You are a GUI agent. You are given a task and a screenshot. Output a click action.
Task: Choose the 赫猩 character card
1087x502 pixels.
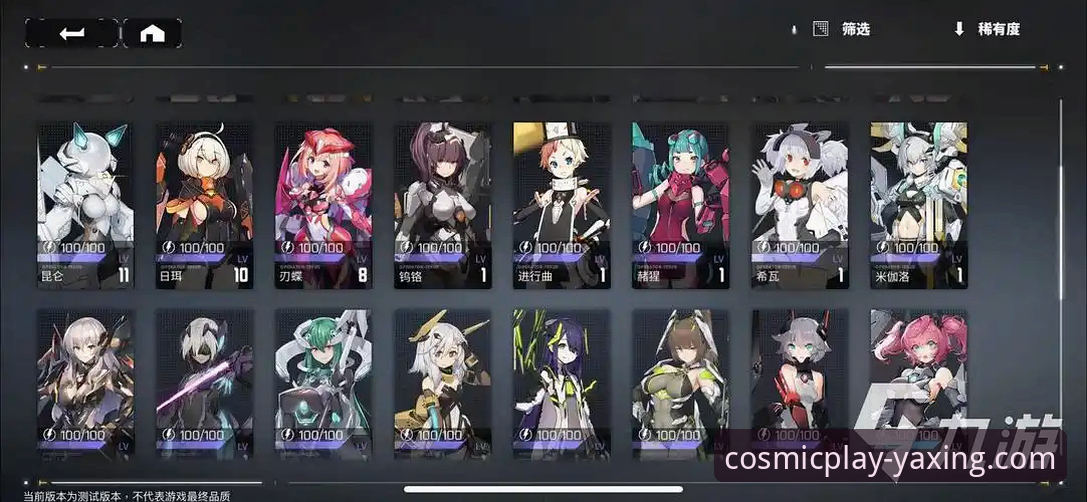680,205
